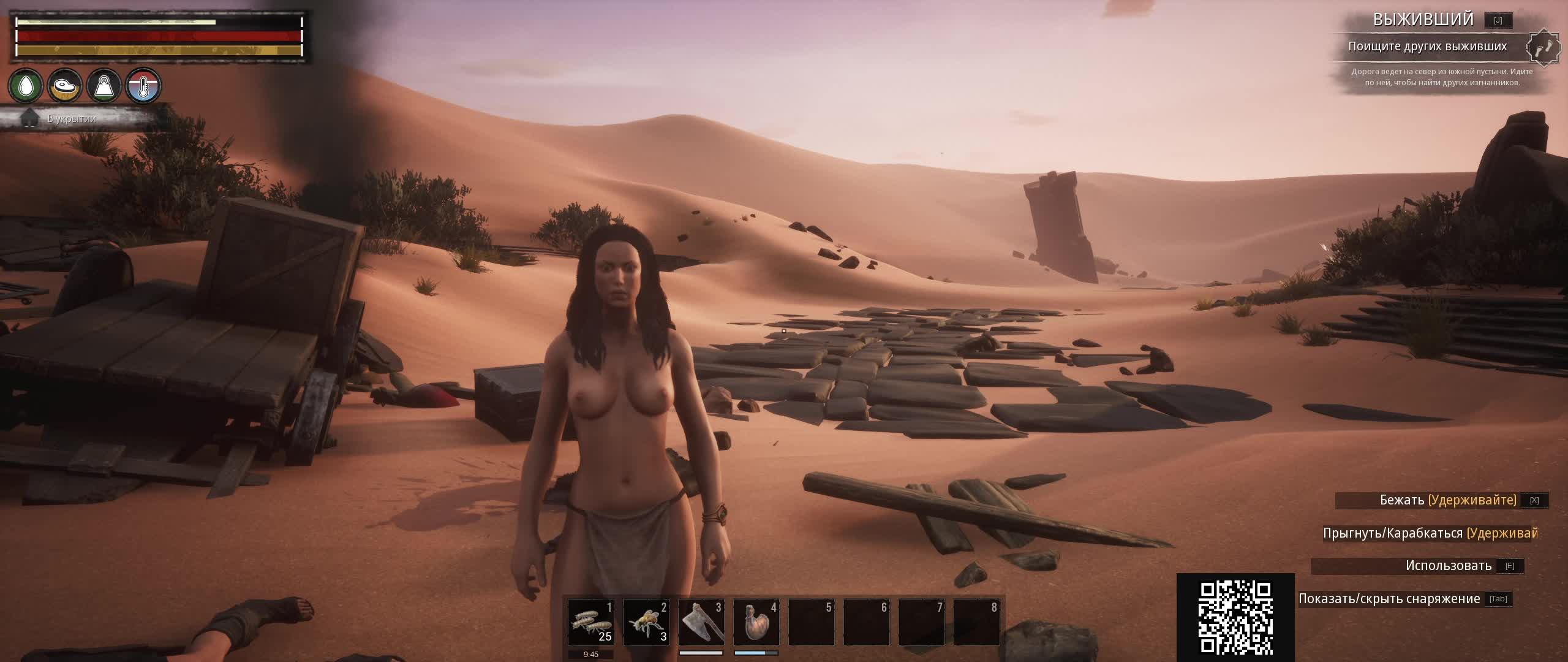Click the water drop thirst icon
The image size is (1568, 662).
coord(26,86)
